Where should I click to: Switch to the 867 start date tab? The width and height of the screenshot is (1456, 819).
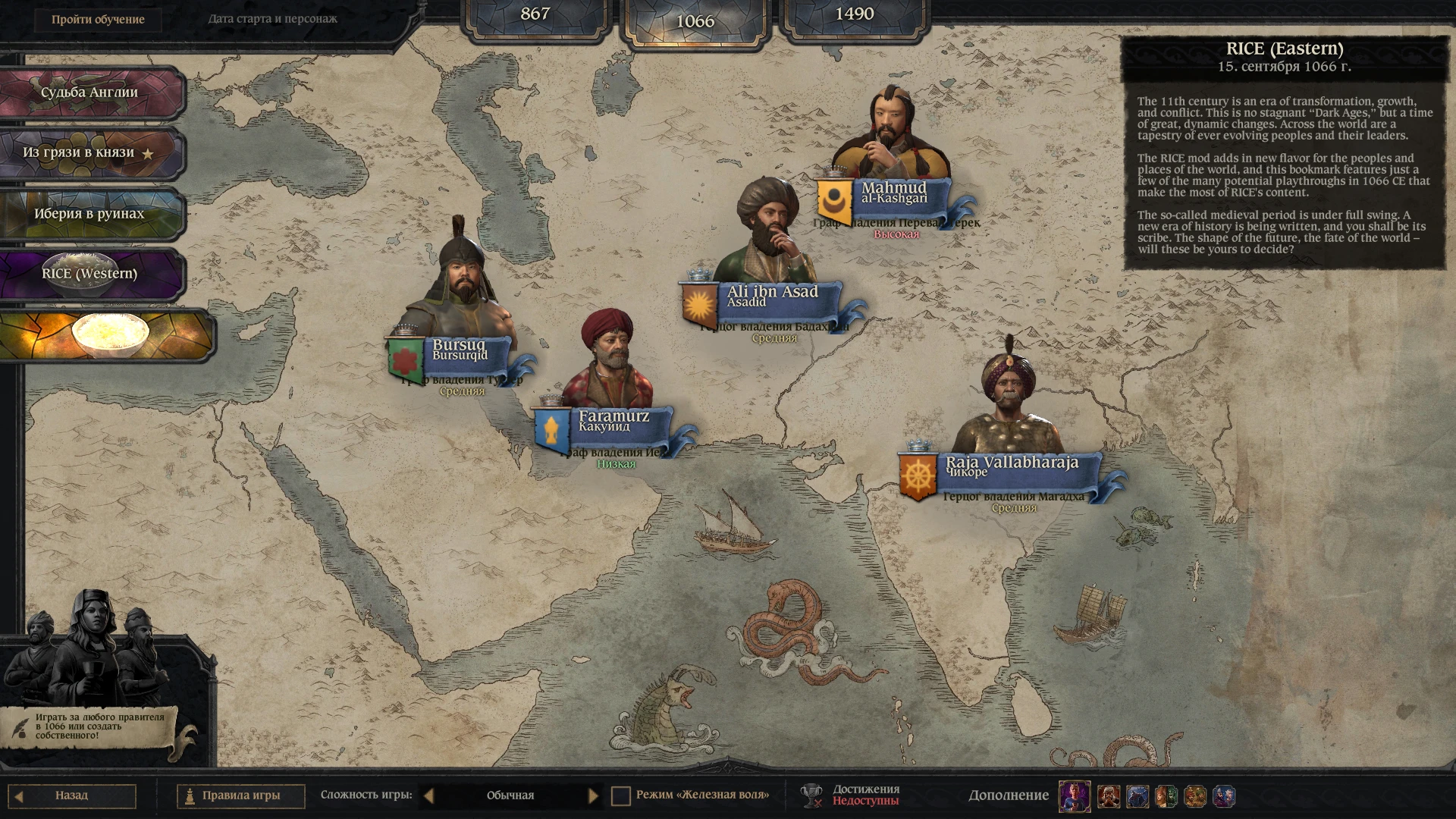coord(535,14)
